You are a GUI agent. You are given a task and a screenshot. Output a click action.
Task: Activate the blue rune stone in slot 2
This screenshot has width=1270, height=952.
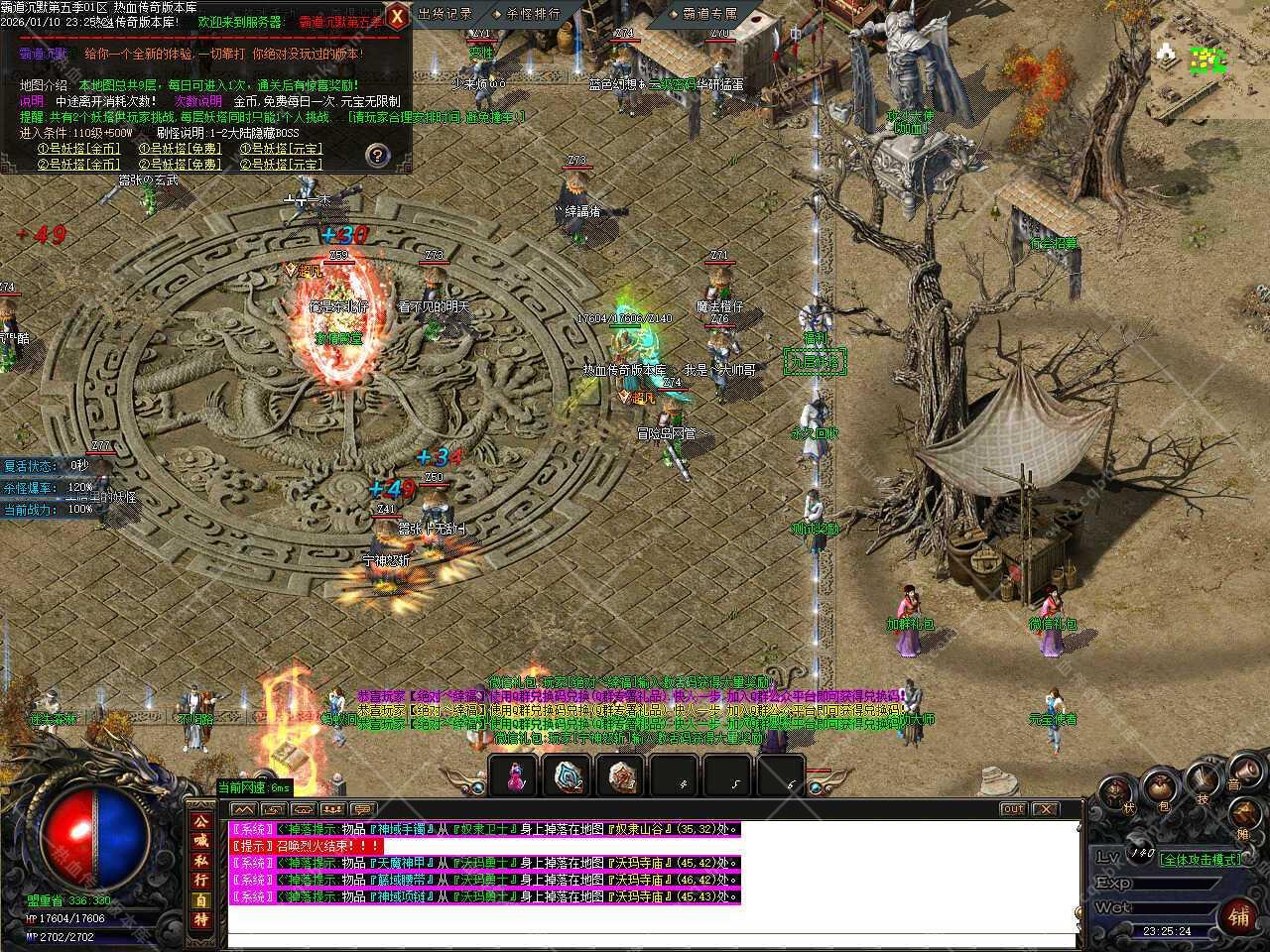(x=569, y=776)
